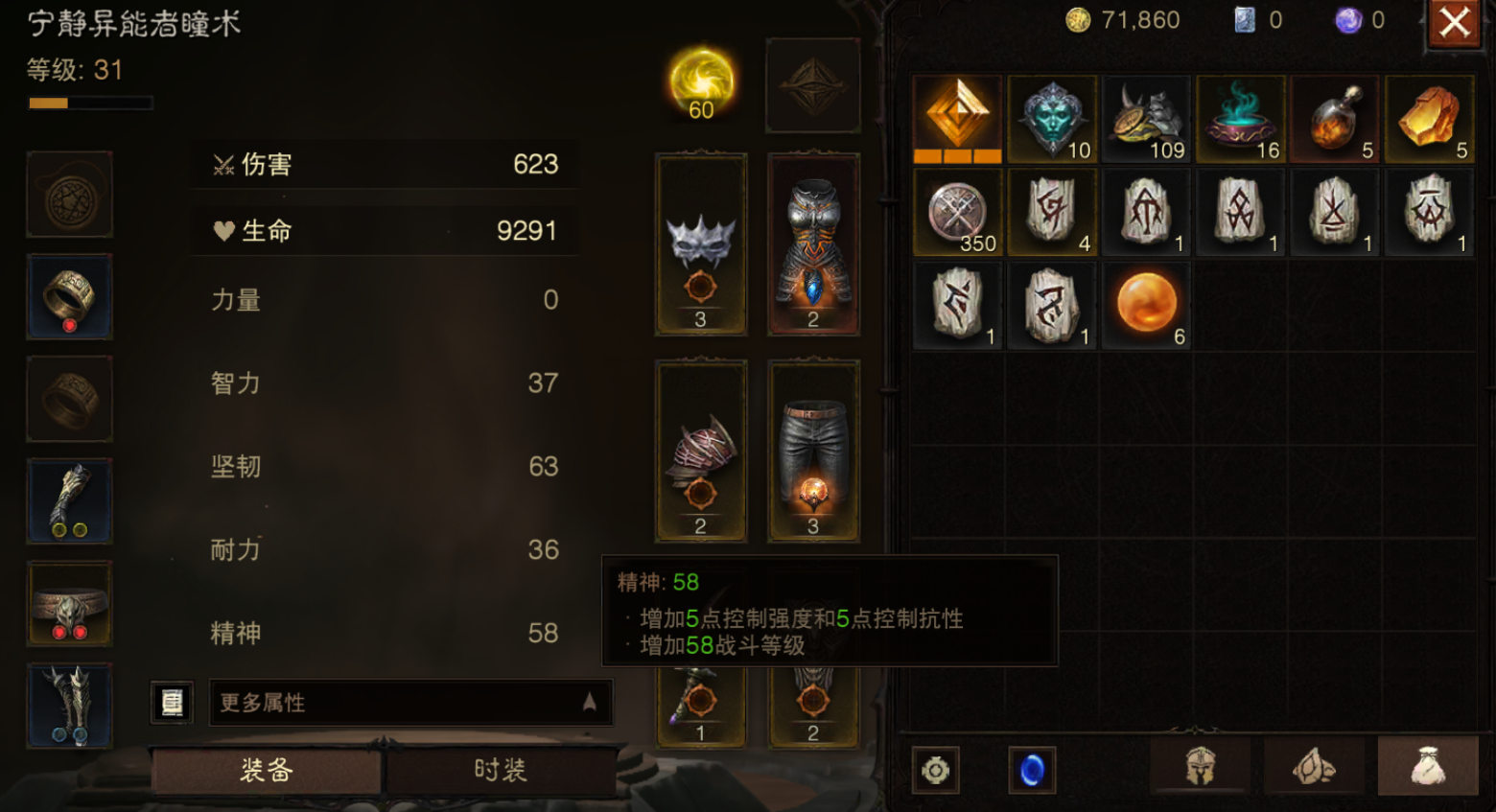The height and width of the screenshot is (812, 1496).
Task: Click the glowing yellow orb showing 60
Action: click(x=701, y=84)
